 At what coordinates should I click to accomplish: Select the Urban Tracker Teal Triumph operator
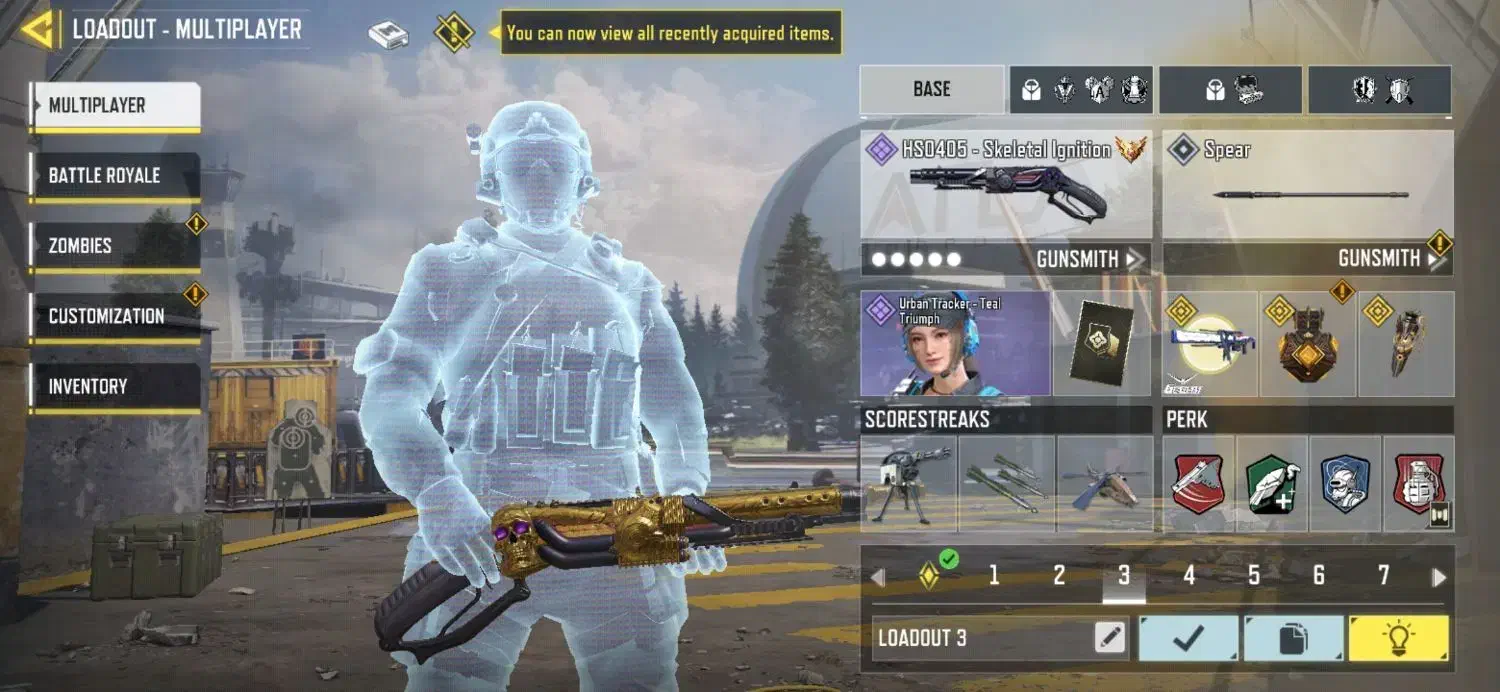coord(955,344)
